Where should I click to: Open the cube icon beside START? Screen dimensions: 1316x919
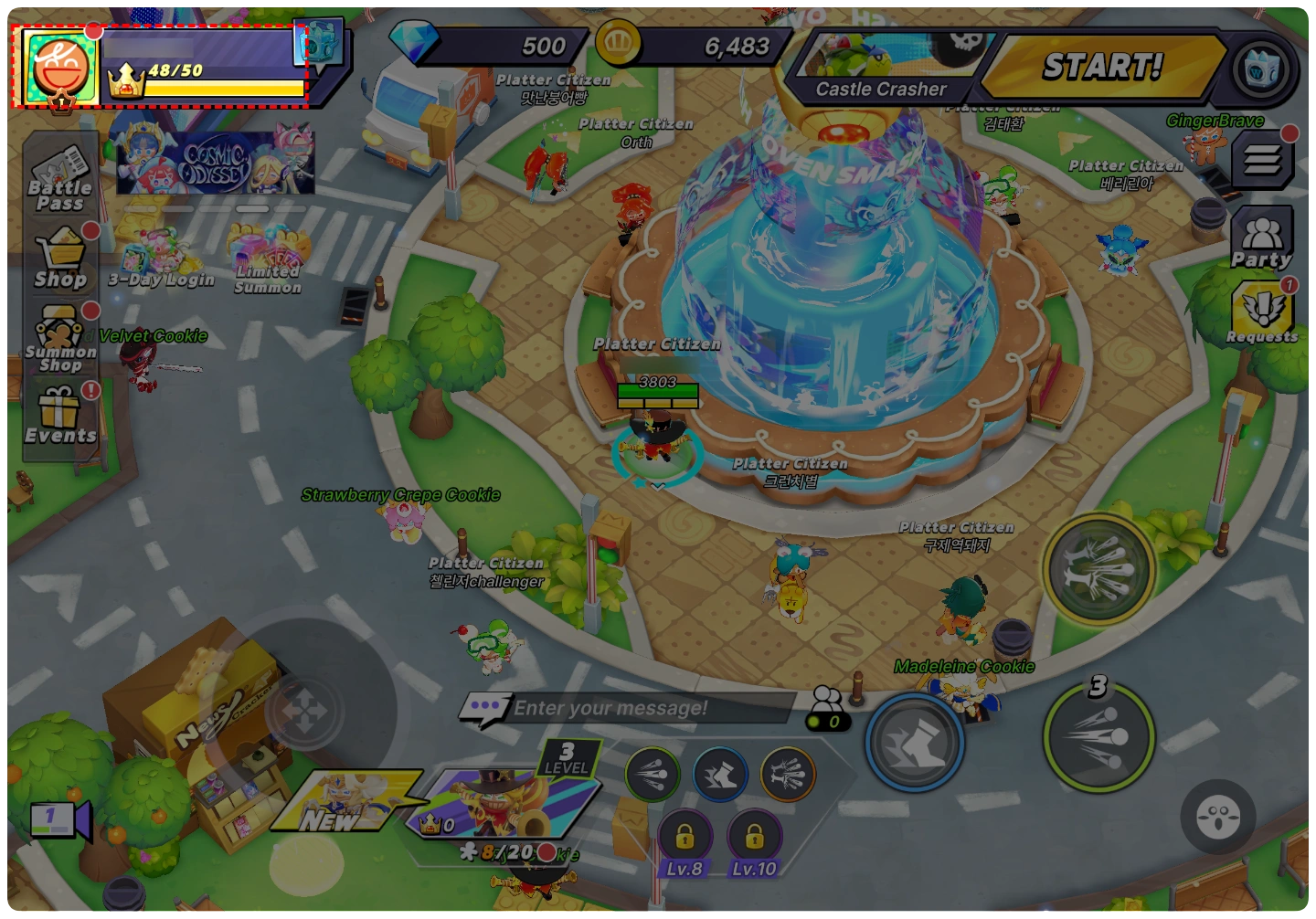pyautogui.click(x=1261, y=69)
